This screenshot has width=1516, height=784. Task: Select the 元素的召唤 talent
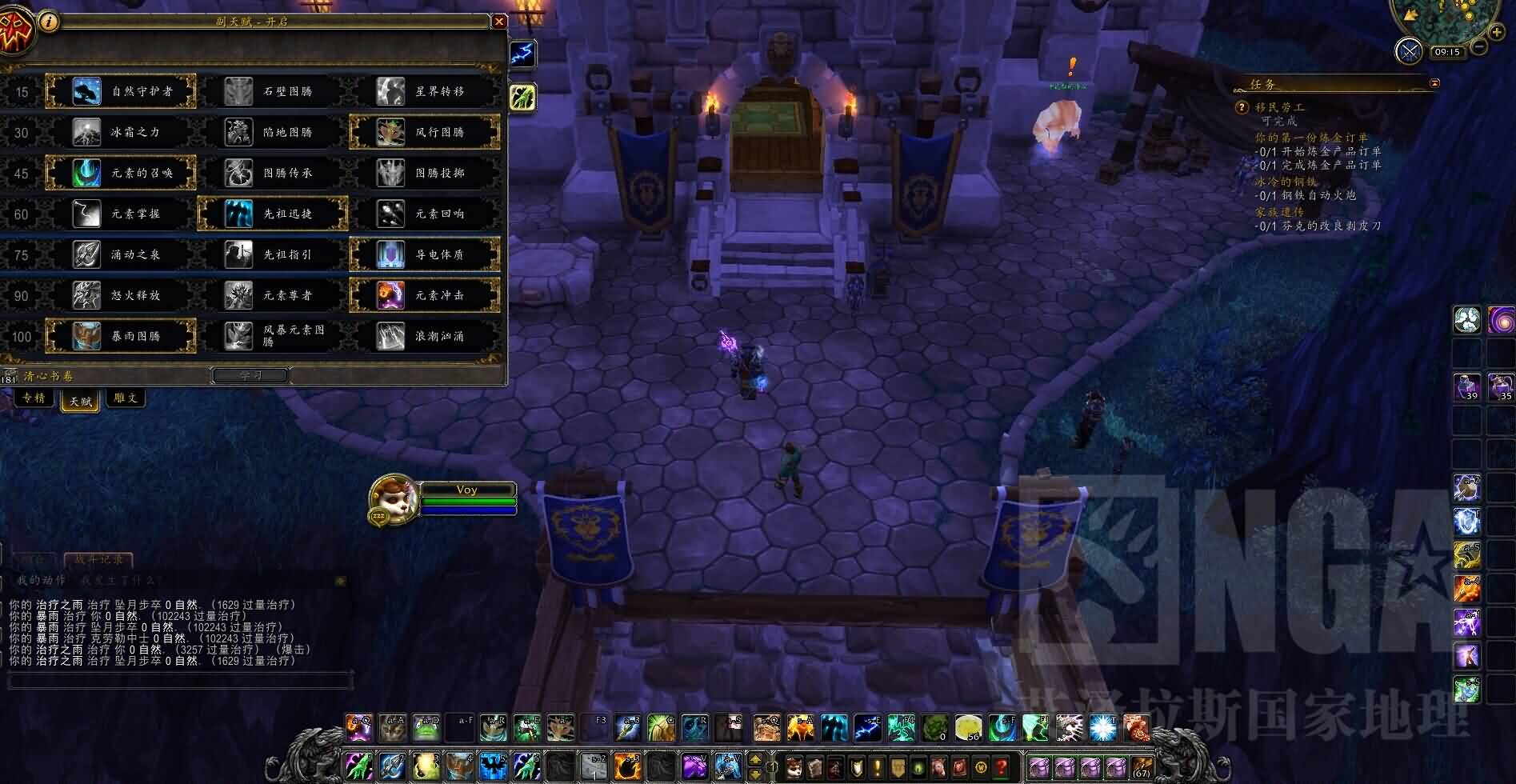pyautogui.click(x=122, y=173)
